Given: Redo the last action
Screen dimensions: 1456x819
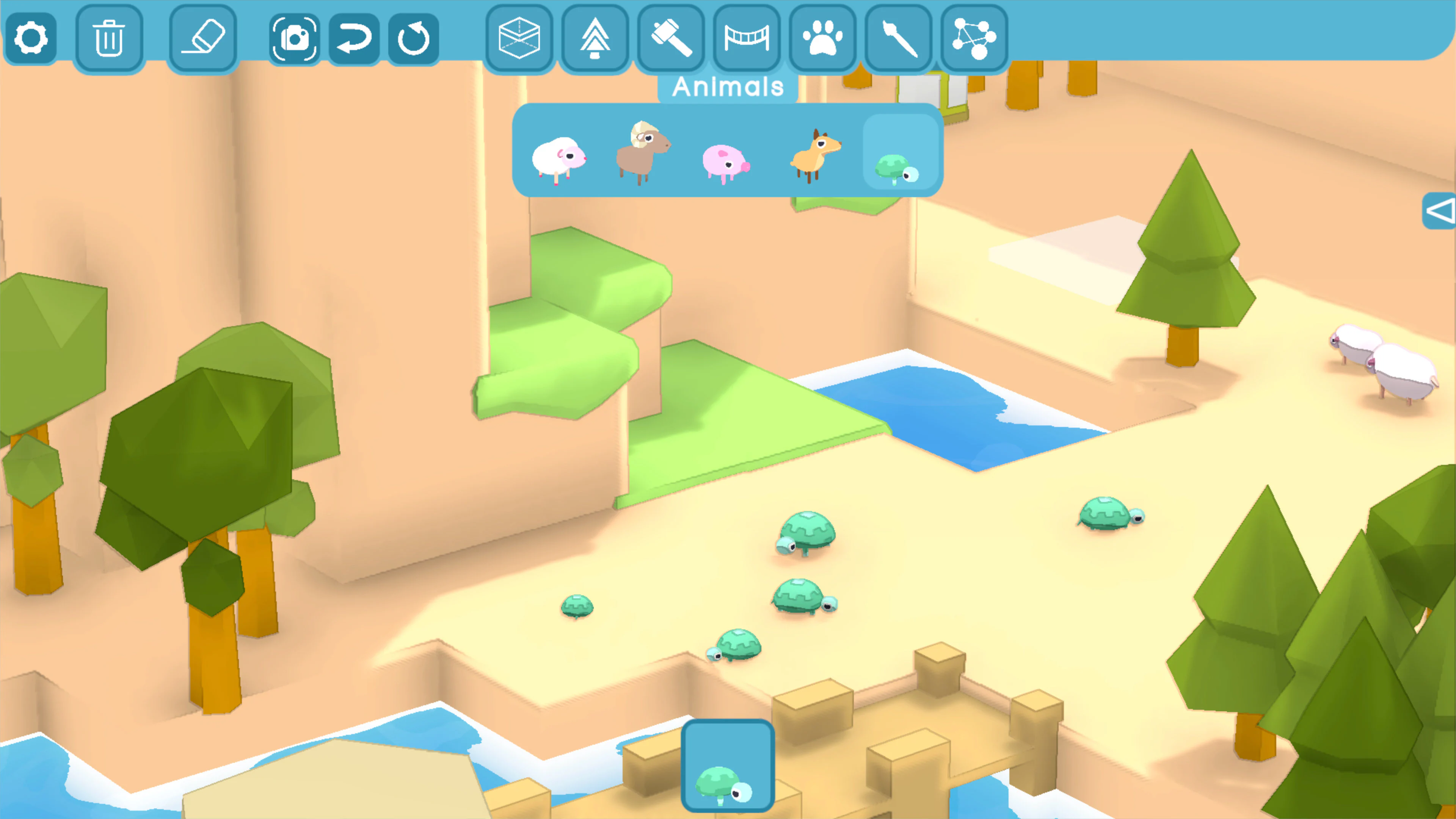Looking at the screenshot, I should point(413,37).
